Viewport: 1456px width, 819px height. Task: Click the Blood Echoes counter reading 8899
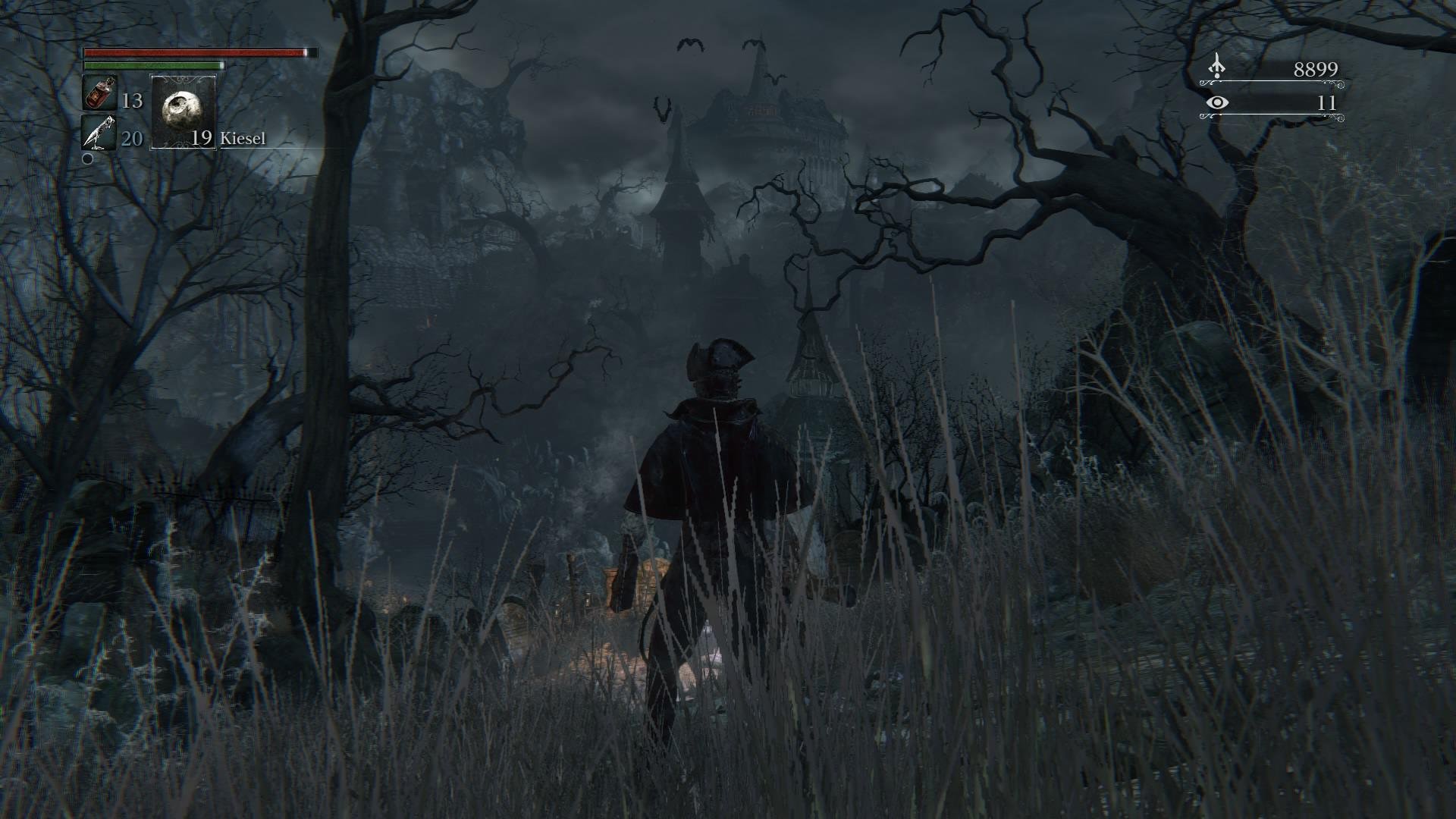[x=1316, y=68]
